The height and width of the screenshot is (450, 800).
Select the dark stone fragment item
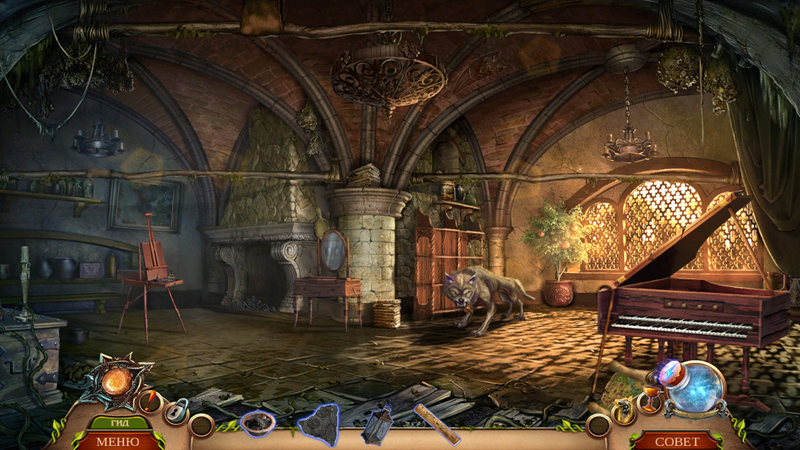click(x=319, y=423)
